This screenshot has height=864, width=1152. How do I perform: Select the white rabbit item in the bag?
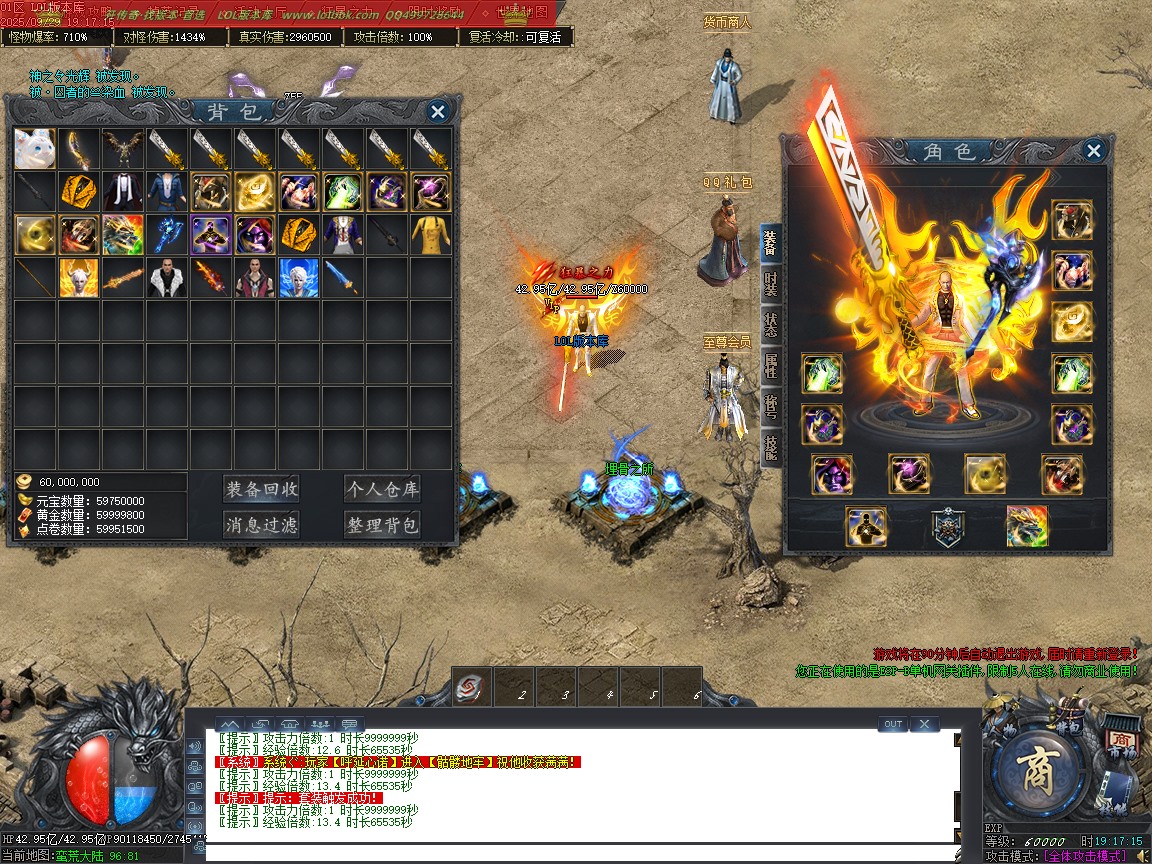coord(35,149)
